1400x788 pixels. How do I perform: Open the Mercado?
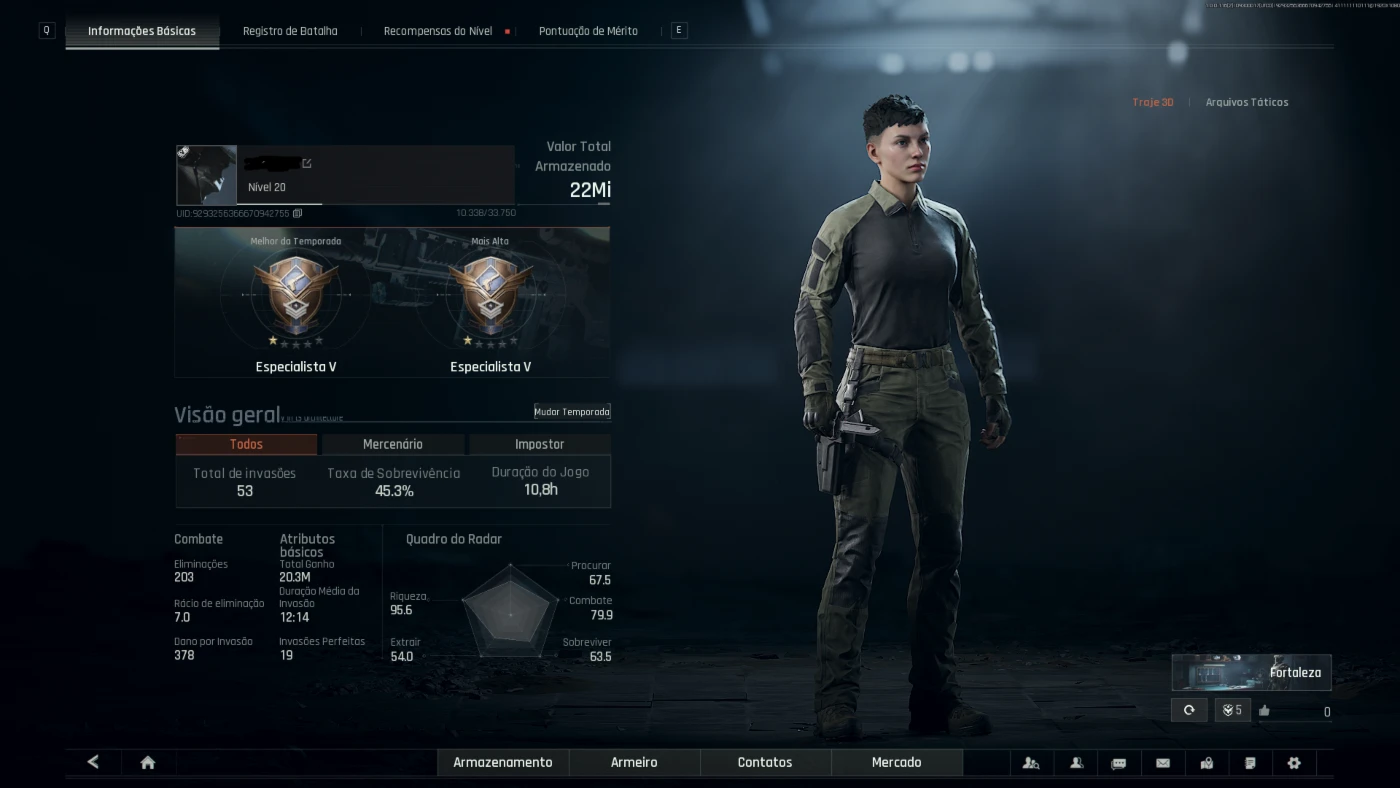coord(896,762)
